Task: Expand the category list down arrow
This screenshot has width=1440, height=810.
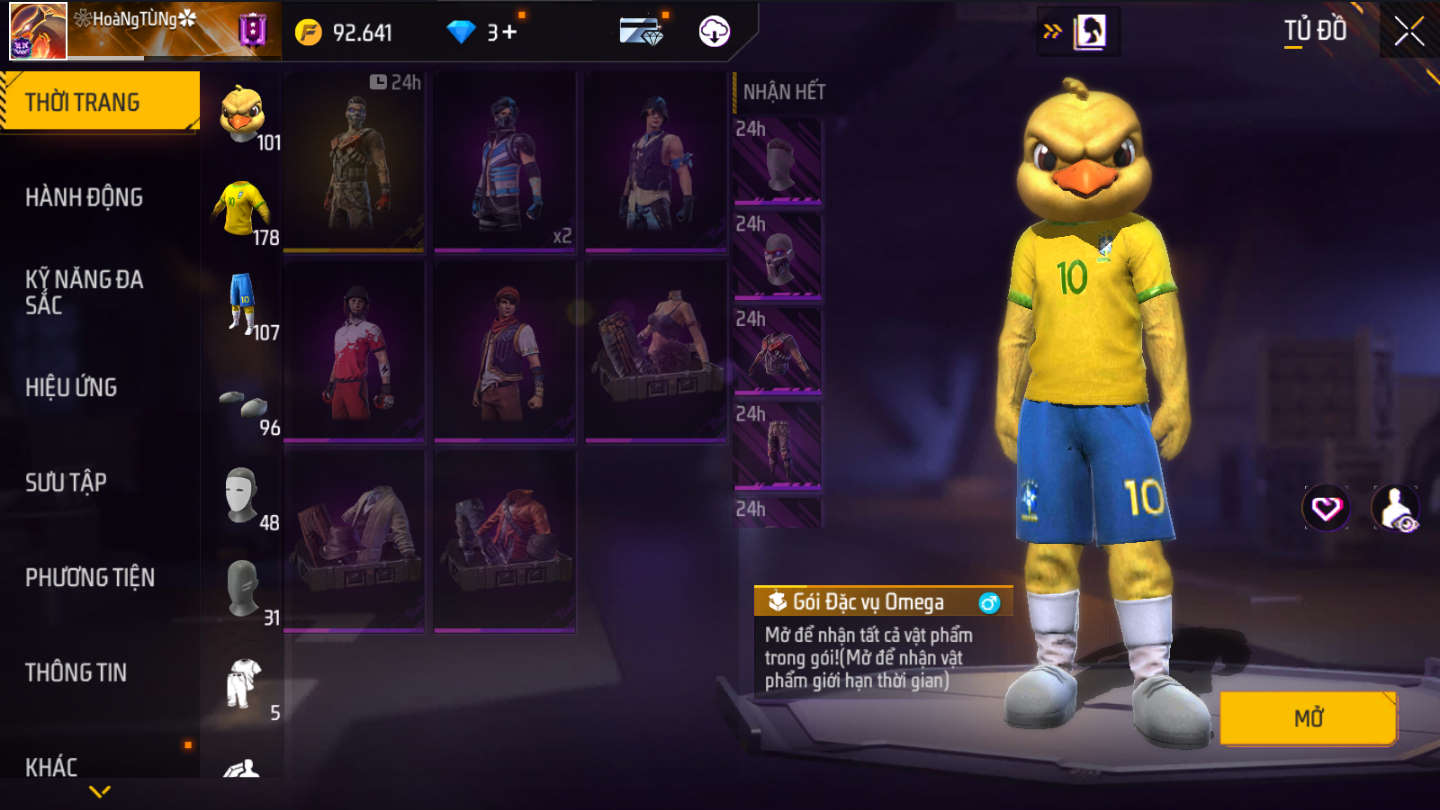Action: coord(99,792)
